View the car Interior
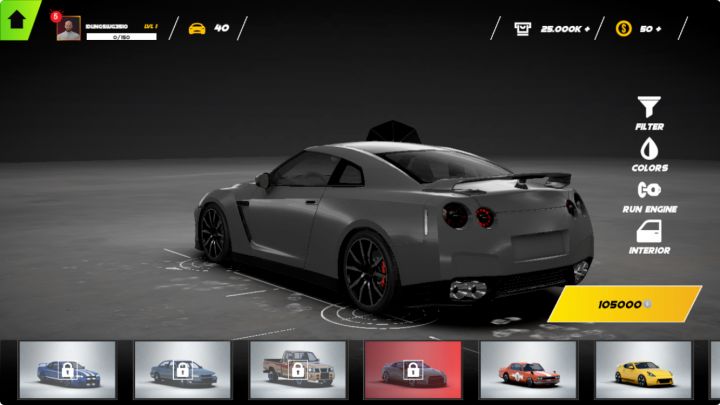The width and height of the screenshot is (720, 405). [649, 237]
